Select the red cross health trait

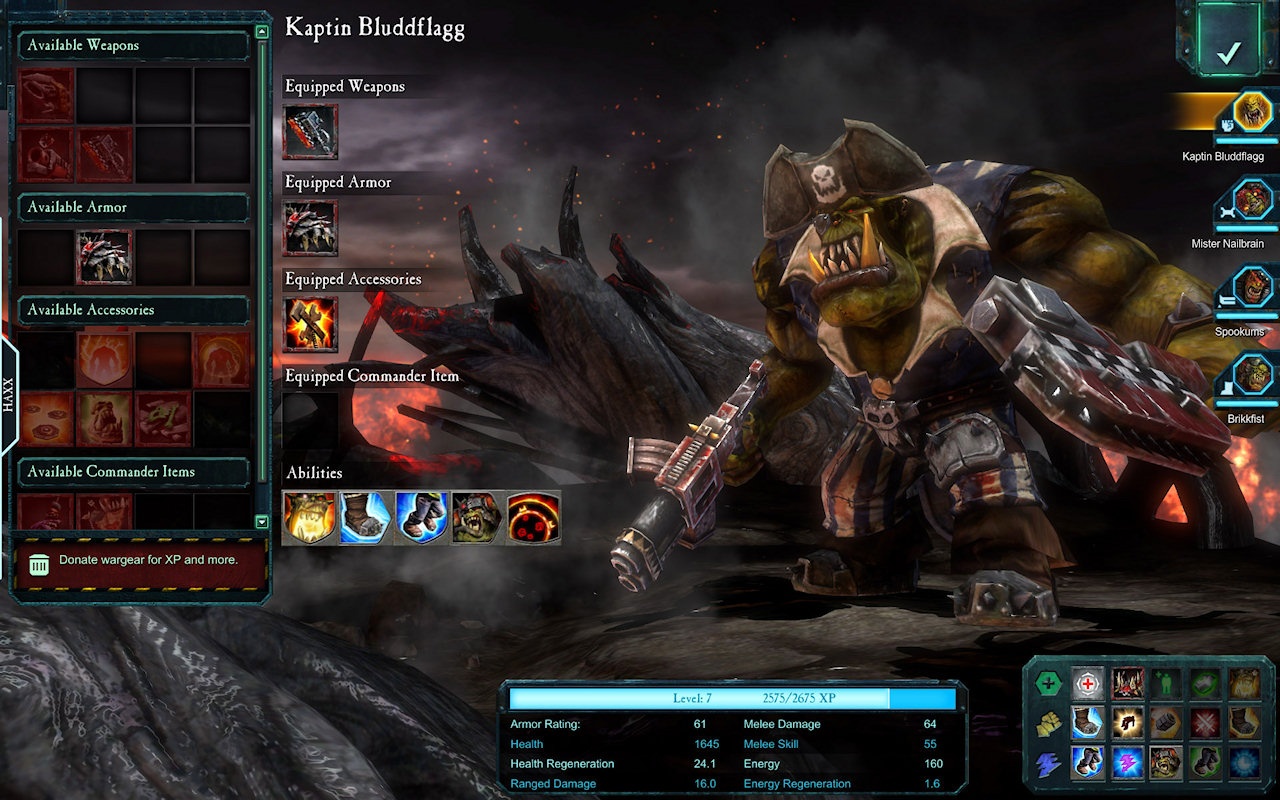(1088, 684)
